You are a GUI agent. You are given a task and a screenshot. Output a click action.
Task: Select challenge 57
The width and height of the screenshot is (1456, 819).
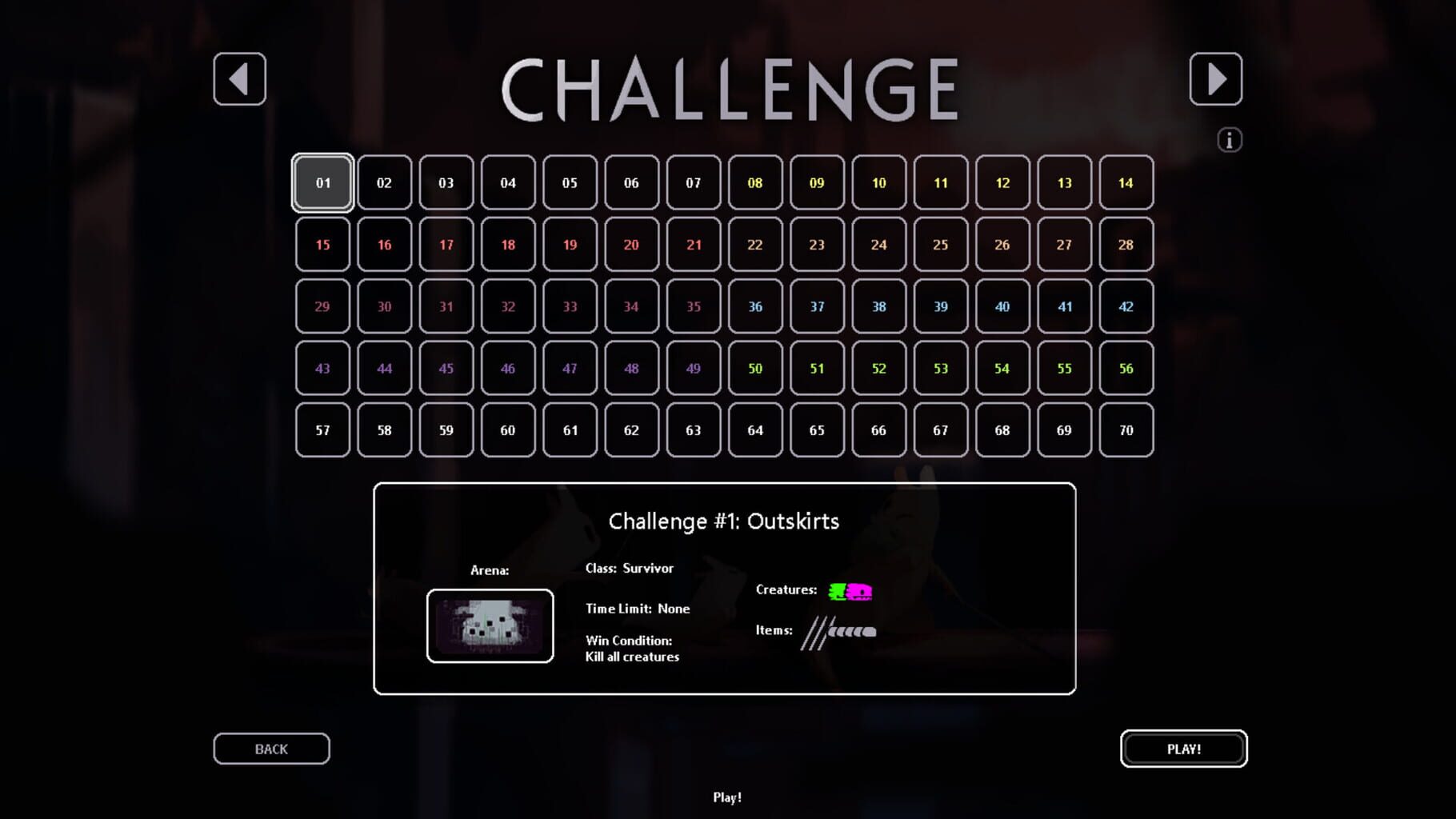[x=322, y=430]
